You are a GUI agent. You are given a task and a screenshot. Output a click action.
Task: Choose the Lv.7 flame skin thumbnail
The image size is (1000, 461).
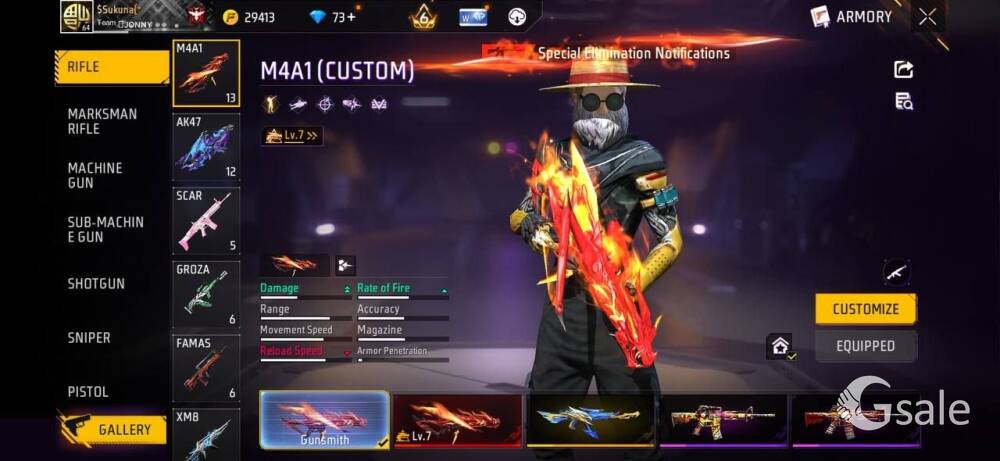457,419
